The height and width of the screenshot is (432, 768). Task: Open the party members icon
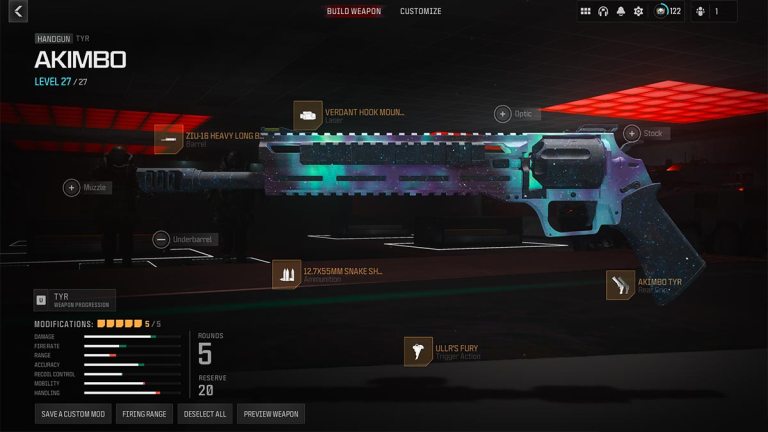tap(700, 12)
